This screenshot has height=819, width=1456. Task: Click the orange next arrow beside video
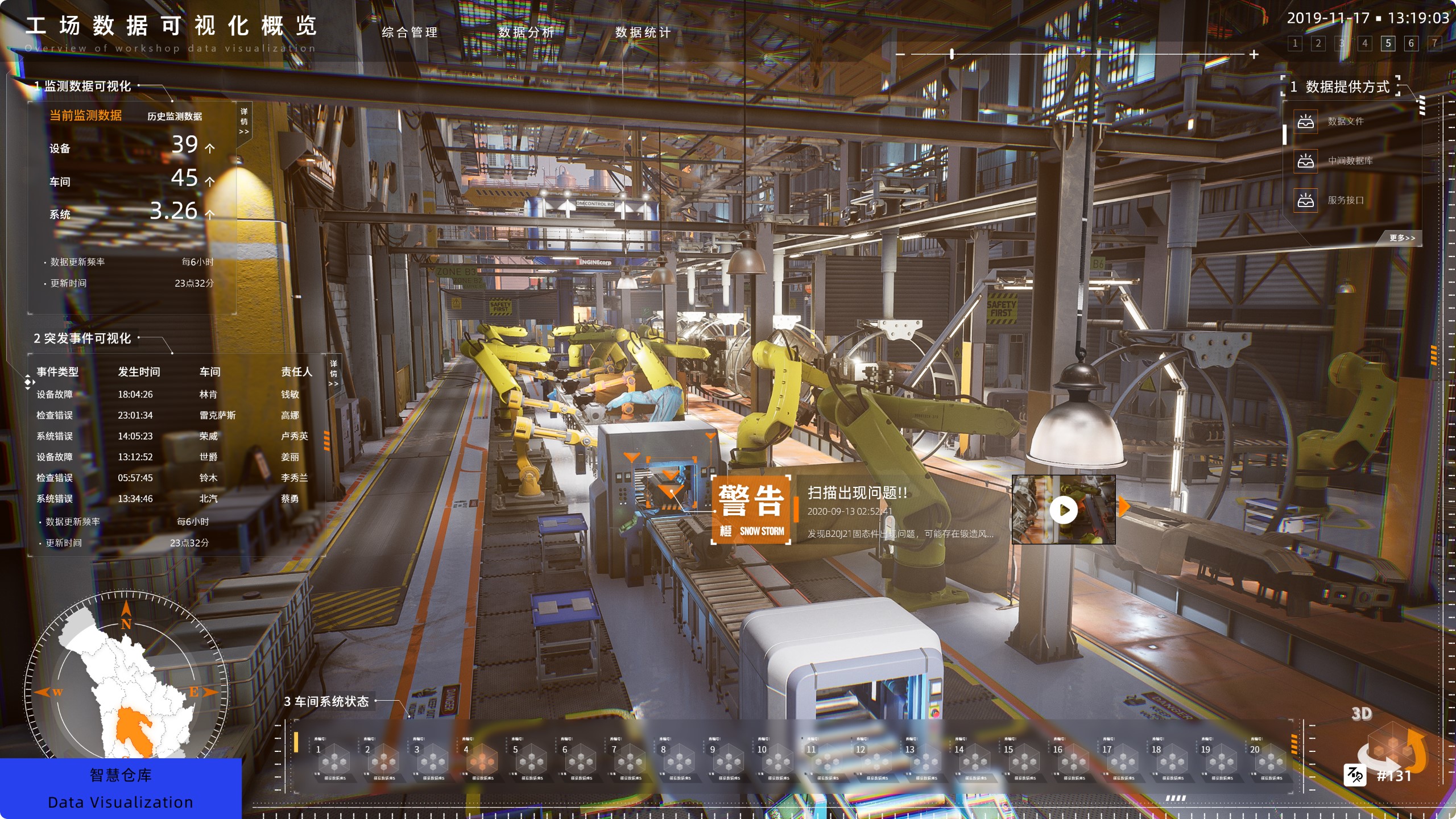click(x=1123, y=506)
